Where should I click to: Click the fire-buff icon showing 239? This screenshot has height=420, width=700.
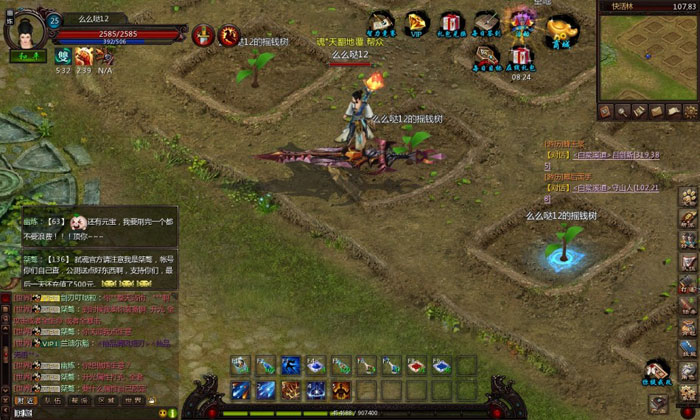83,57
